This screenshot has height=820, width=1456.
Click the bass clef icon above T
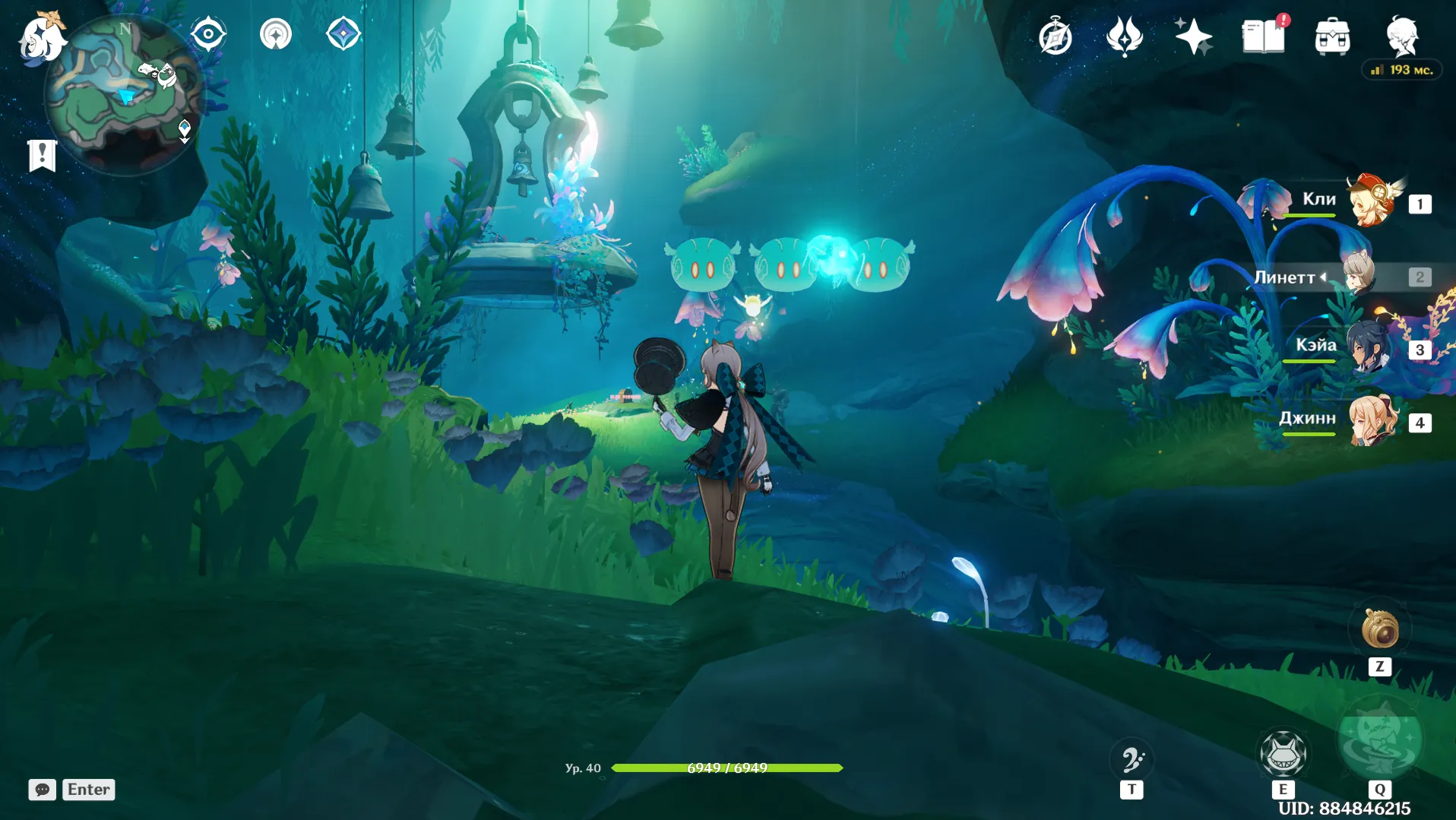[x=1132, y=759]
